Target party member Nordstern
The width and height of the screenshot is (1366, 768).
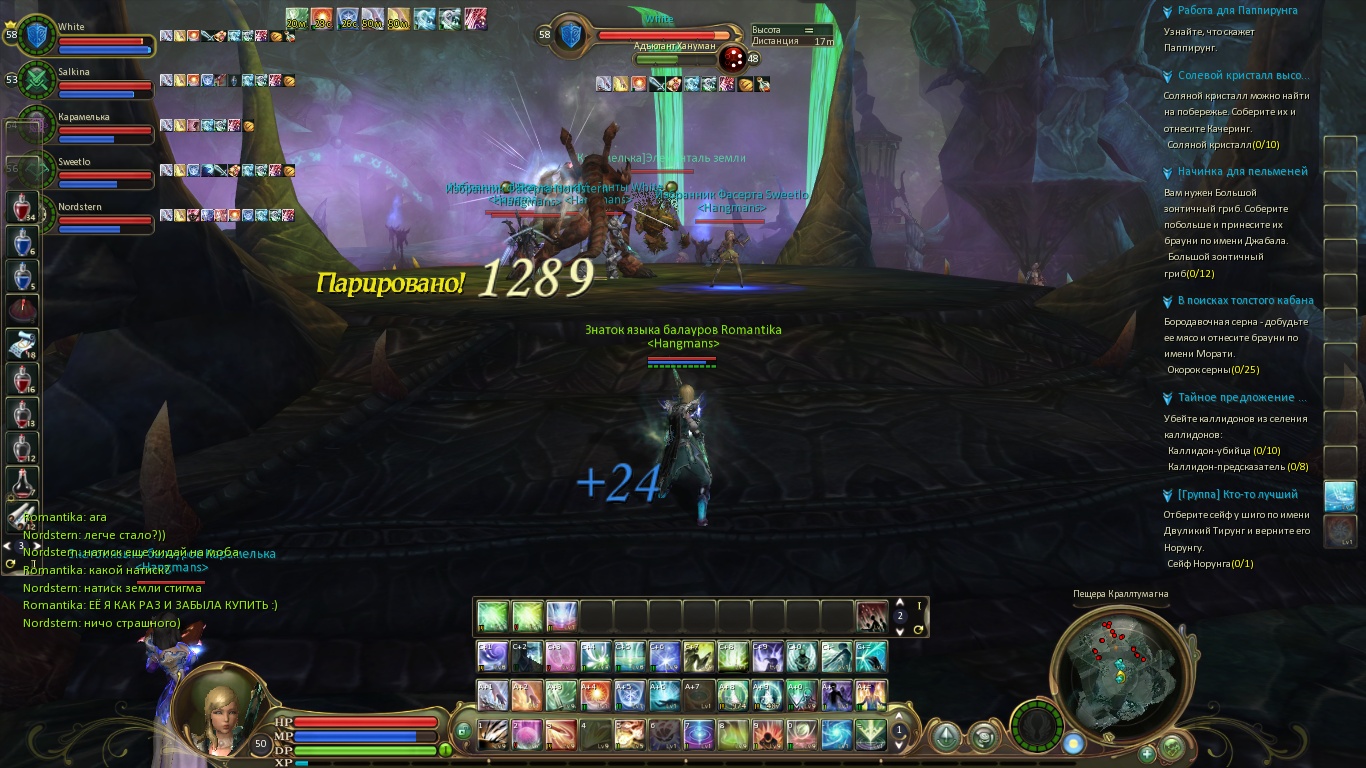coord(100,214)
